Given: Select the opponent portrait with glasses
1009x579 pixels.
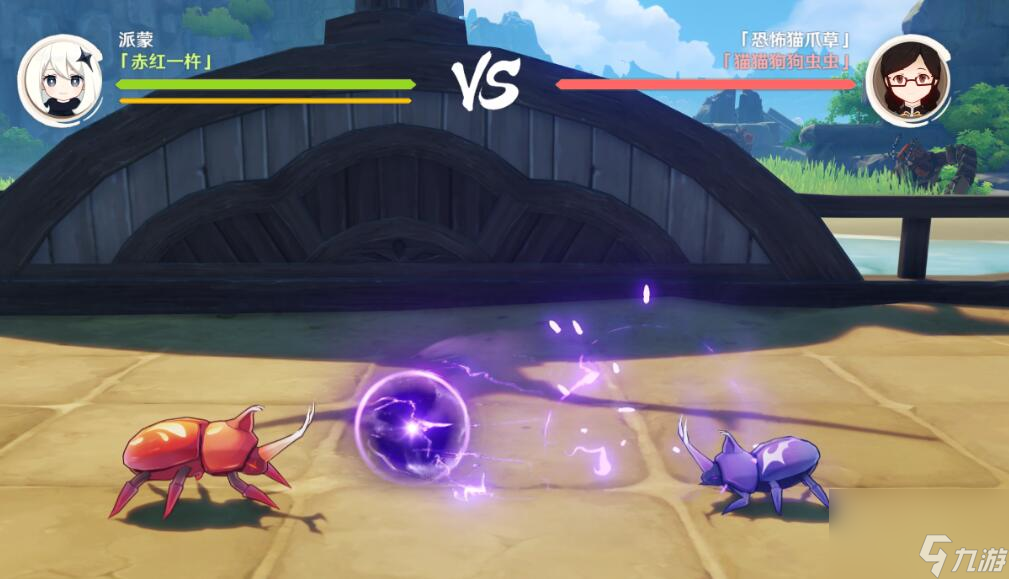Looking at the screenshot, I should coord(908,81).
